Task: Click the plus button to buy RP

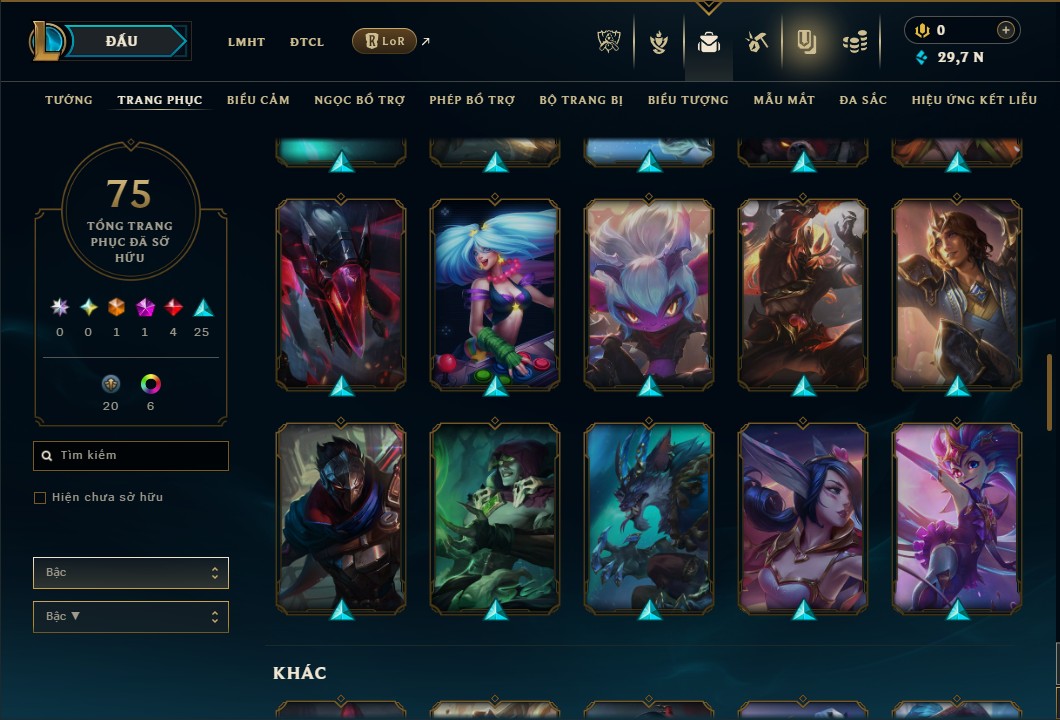Action: [1006, 31]
